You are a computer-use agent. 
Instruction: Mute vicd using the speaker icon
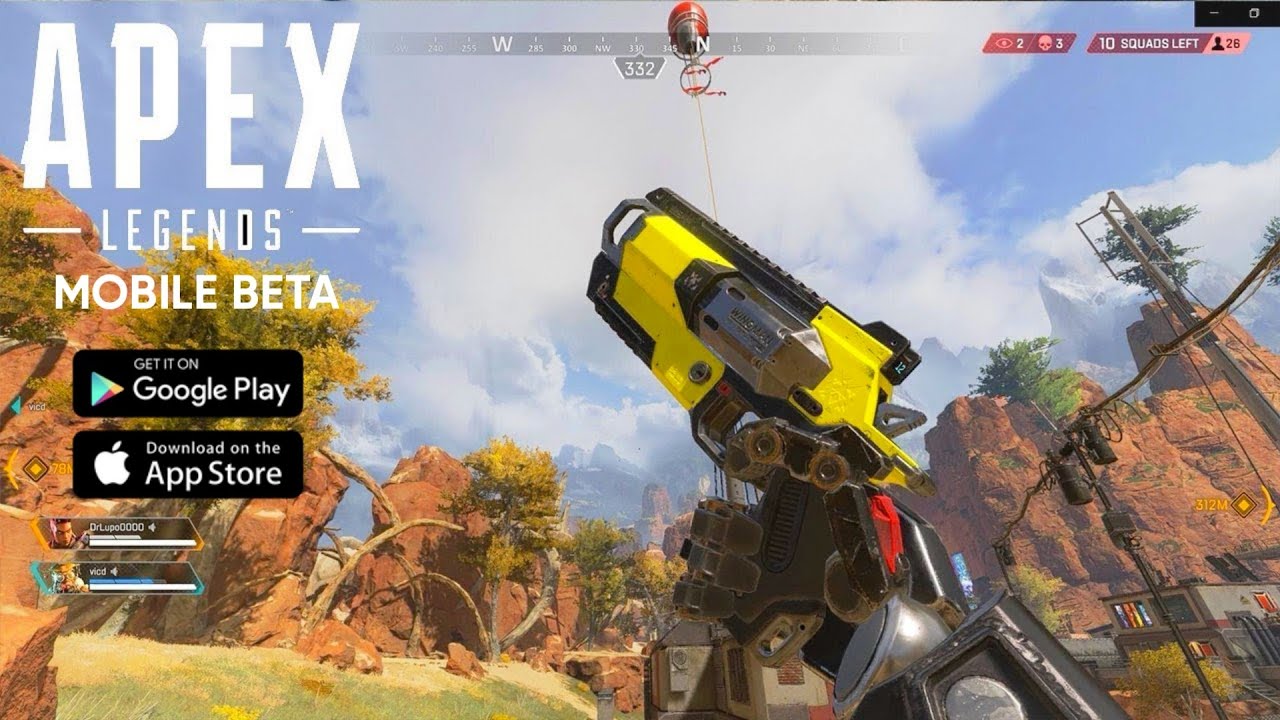115,571
